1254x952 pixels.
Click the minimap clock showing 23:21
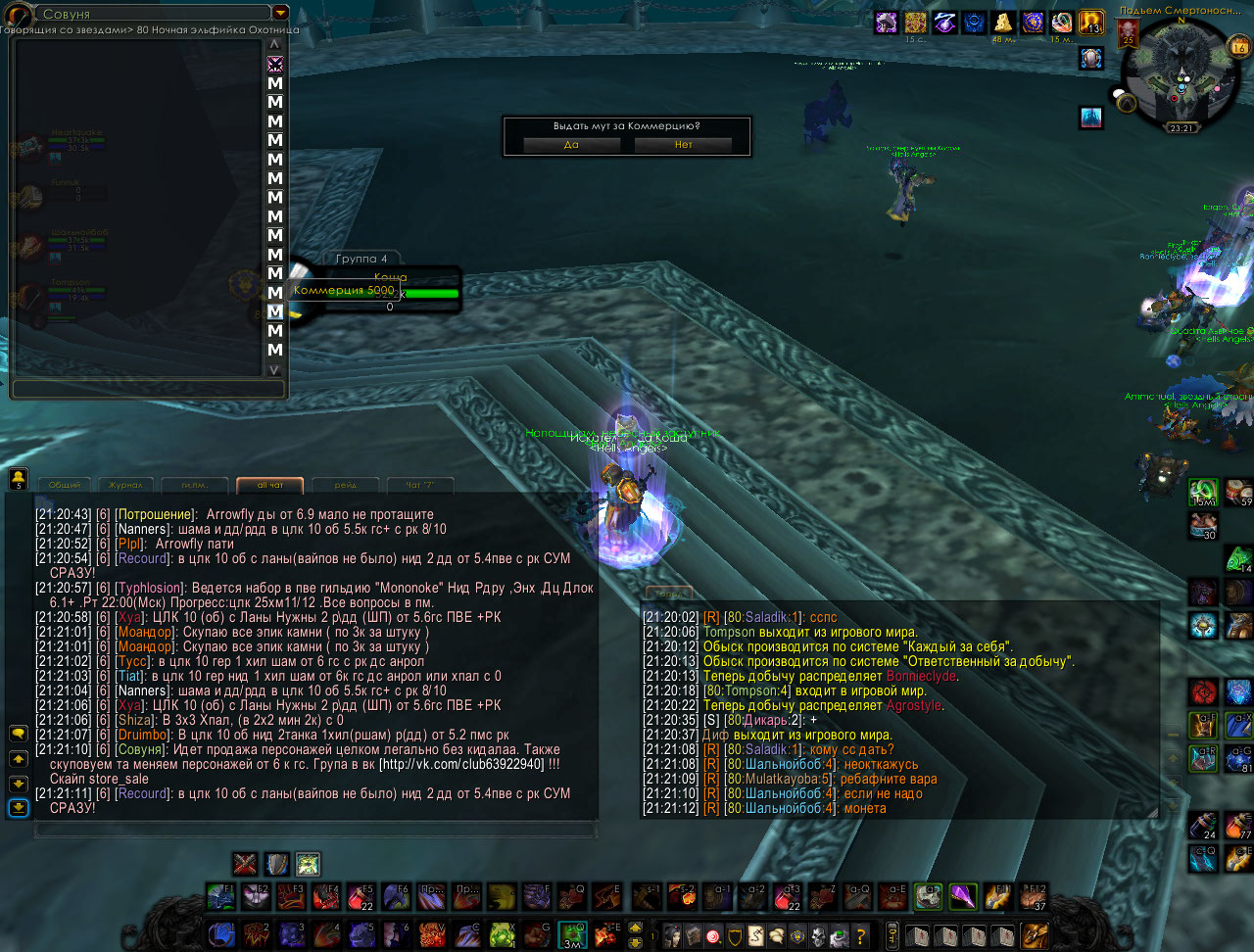pyautogui.click(x=1181, y=128)
